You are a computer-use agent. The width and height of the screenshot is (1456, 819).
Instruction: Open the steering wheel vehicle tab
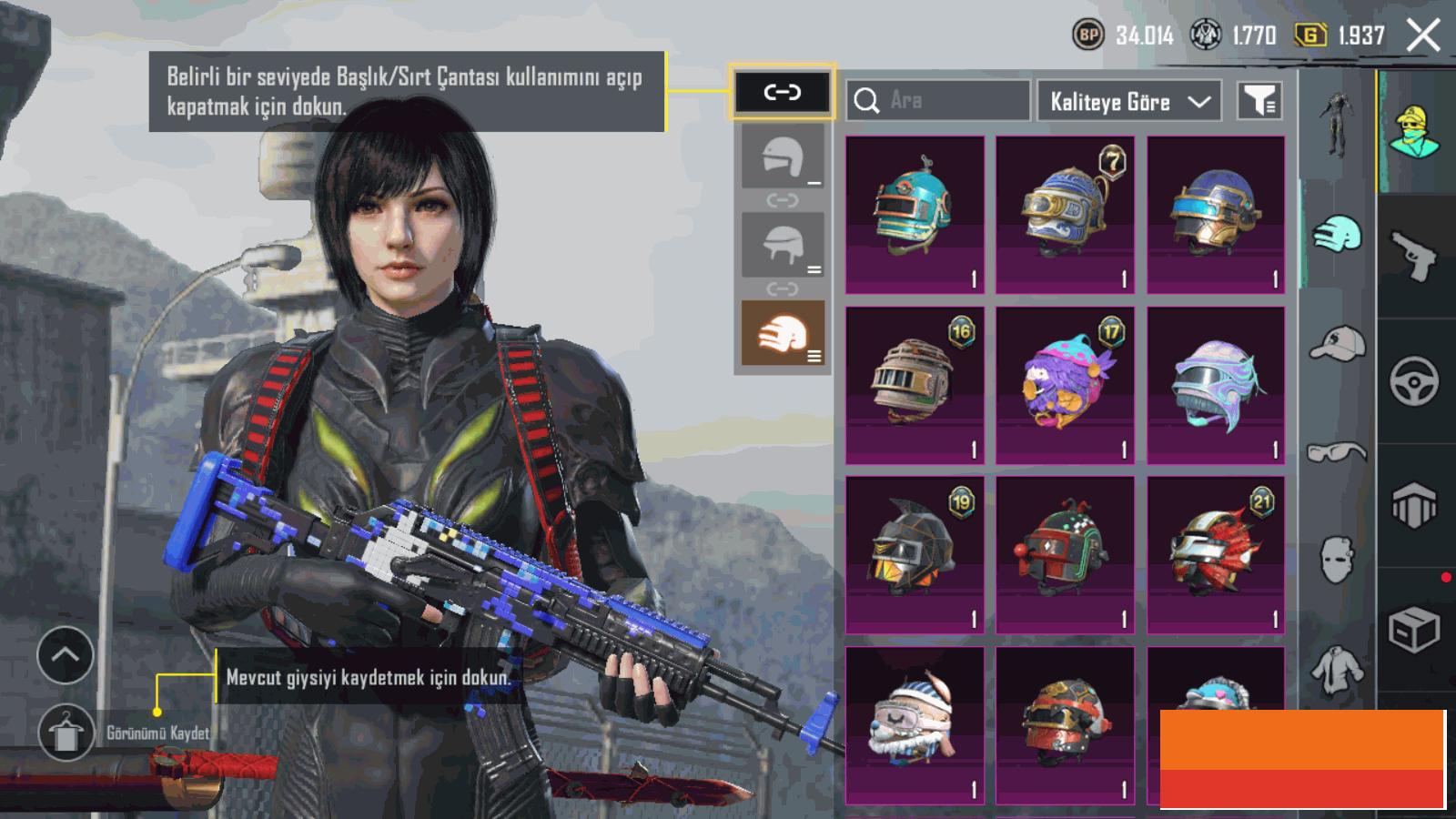[x=1414, y=380]
